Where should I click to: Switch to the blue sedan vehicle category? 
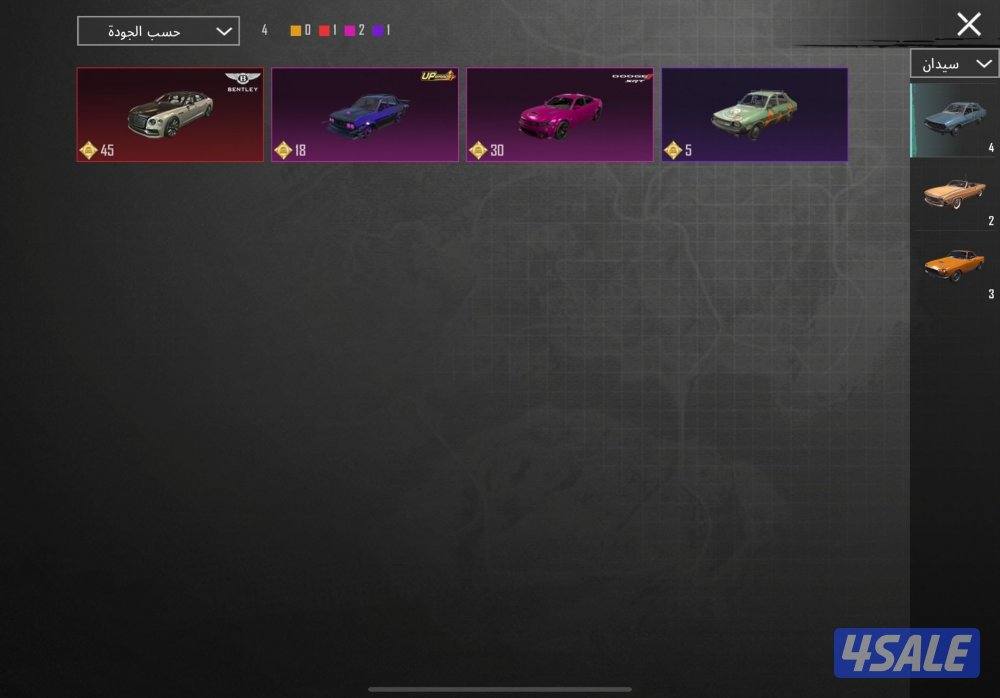coord(954,119)
